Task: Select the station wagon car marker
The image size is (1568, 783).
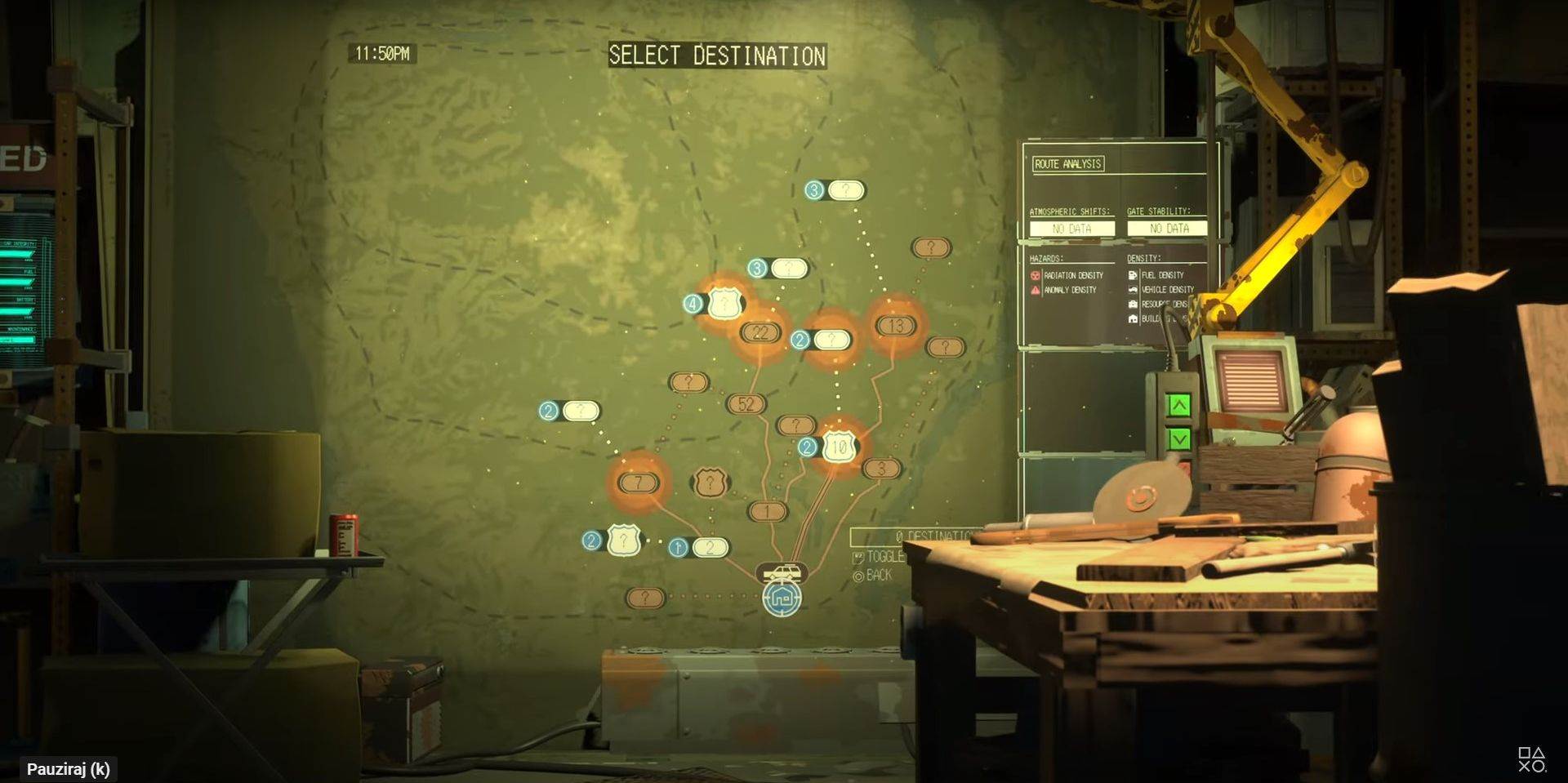Action: (x=782, y=572)
